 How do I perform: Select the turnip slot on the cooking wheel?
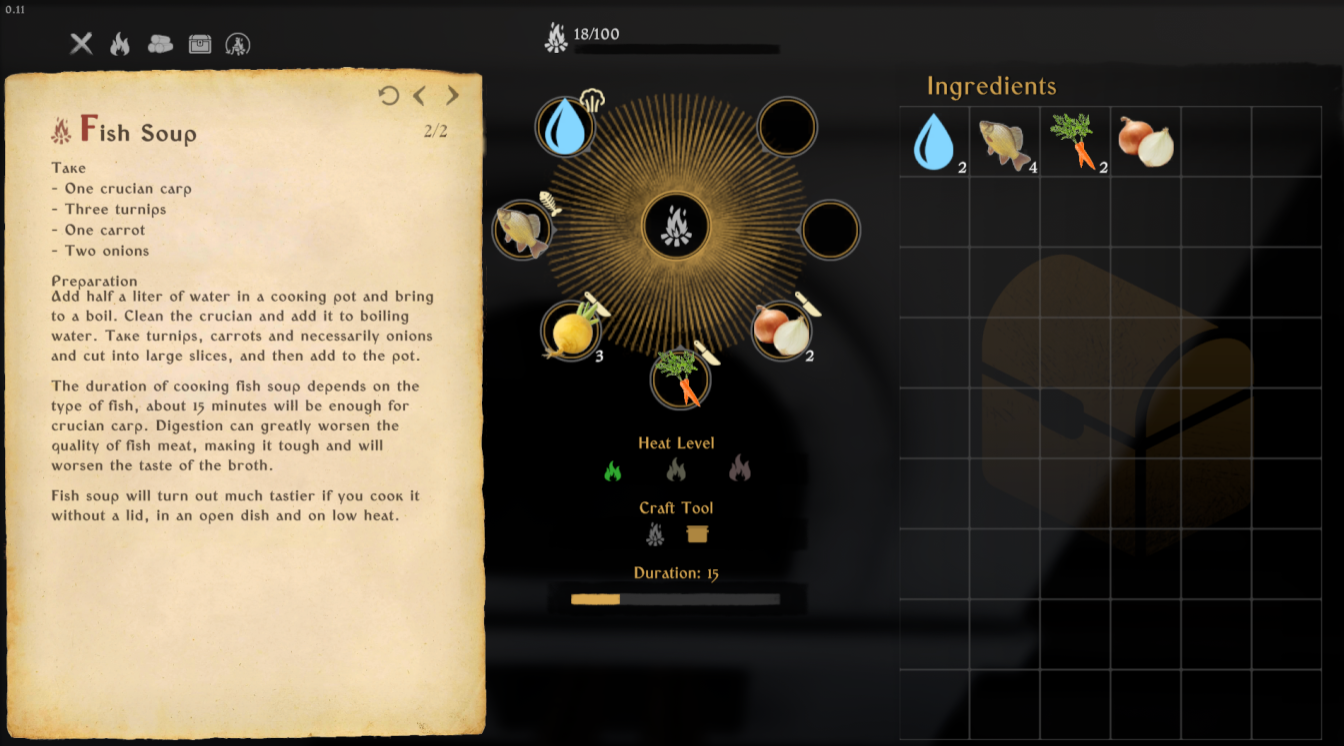click(570, 331)
